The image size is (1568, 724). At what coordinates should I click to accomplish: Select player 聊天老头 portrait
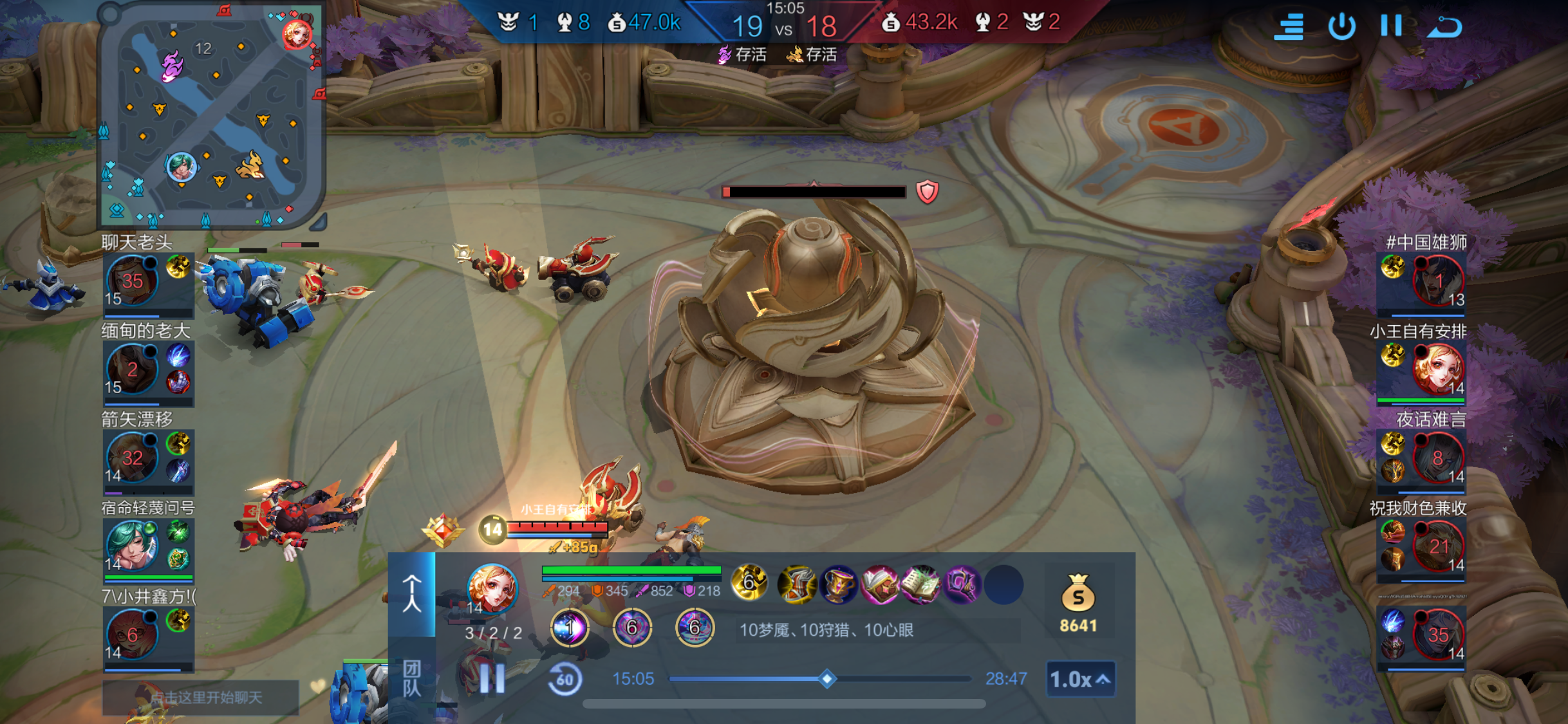[133, 281]
